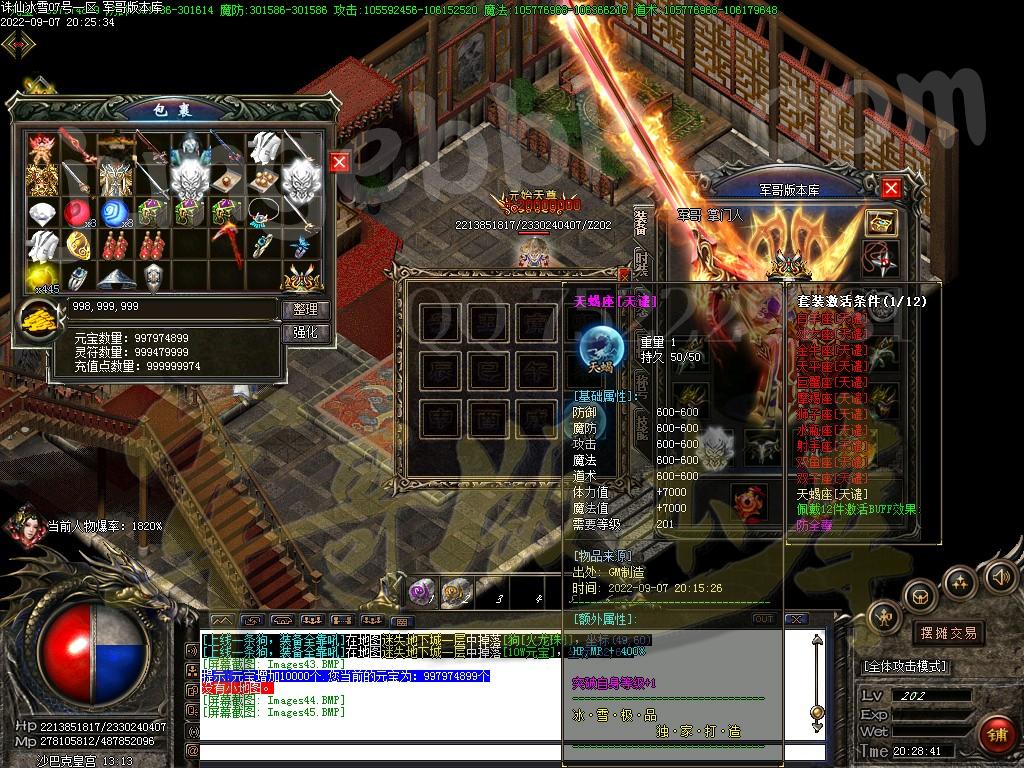Open the treasure chest icon in character panel
Screen dimensions: 1024x768
click(x=880, y=223)
